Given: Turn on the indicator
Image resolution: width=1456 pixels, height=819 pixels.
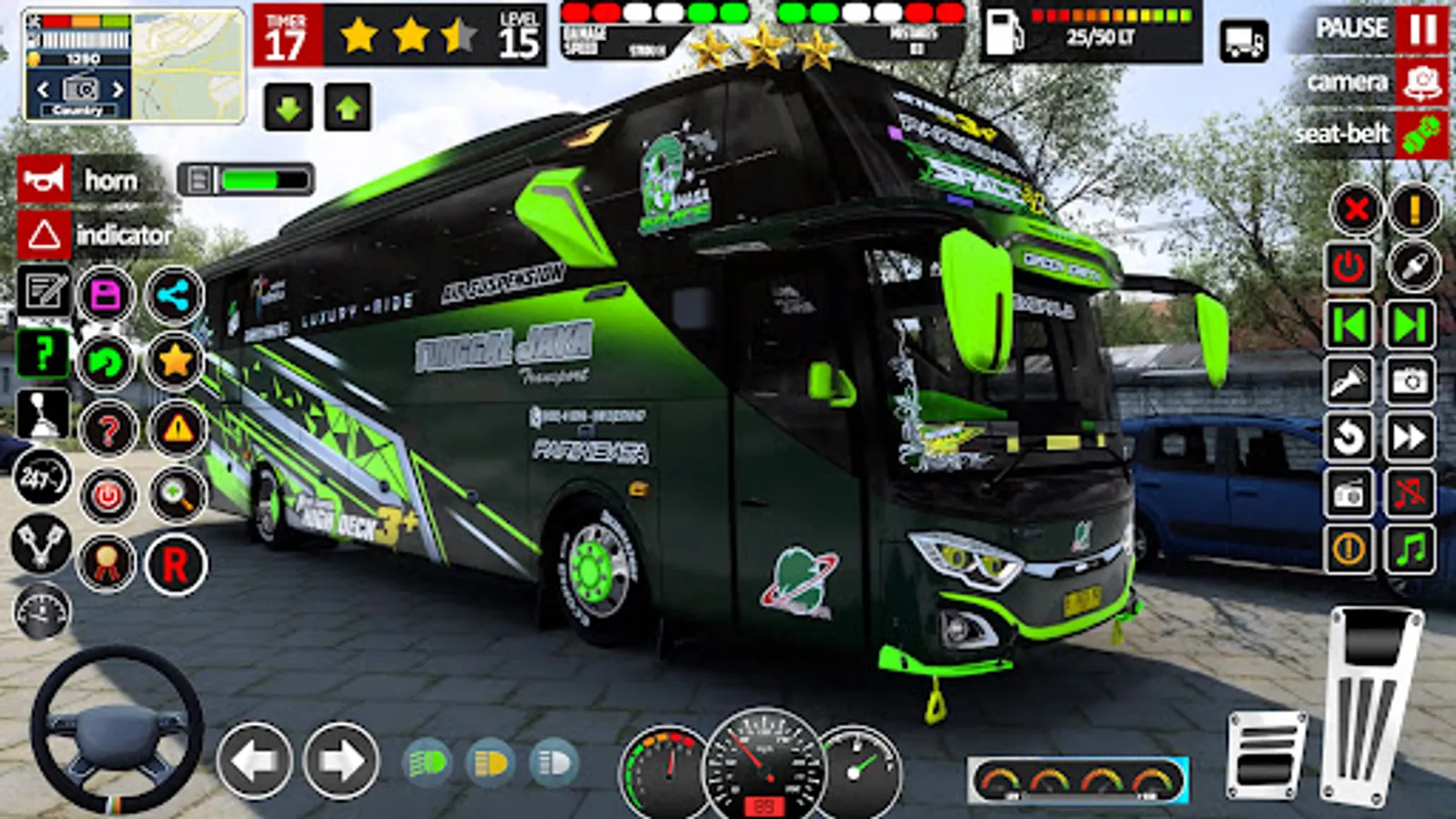Looking at the screenshot, I should [44, 235].
